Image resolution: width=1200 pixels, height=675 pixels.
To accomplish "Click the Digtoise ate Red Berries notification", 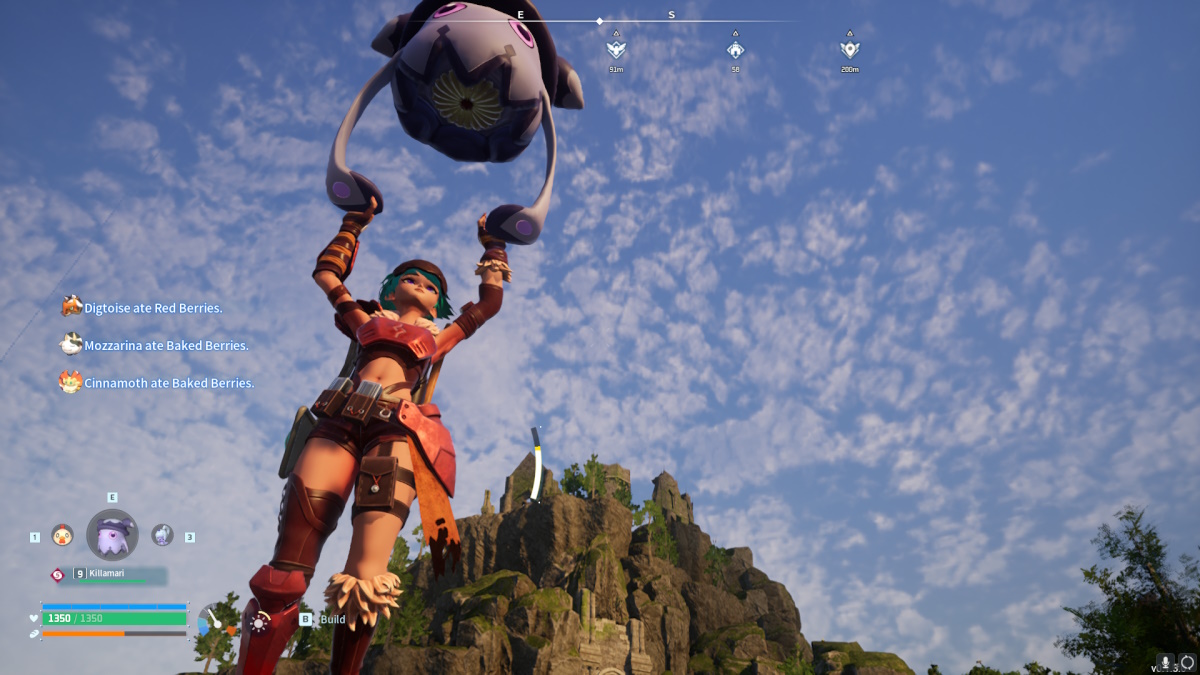I will click(x=152, y=308).
